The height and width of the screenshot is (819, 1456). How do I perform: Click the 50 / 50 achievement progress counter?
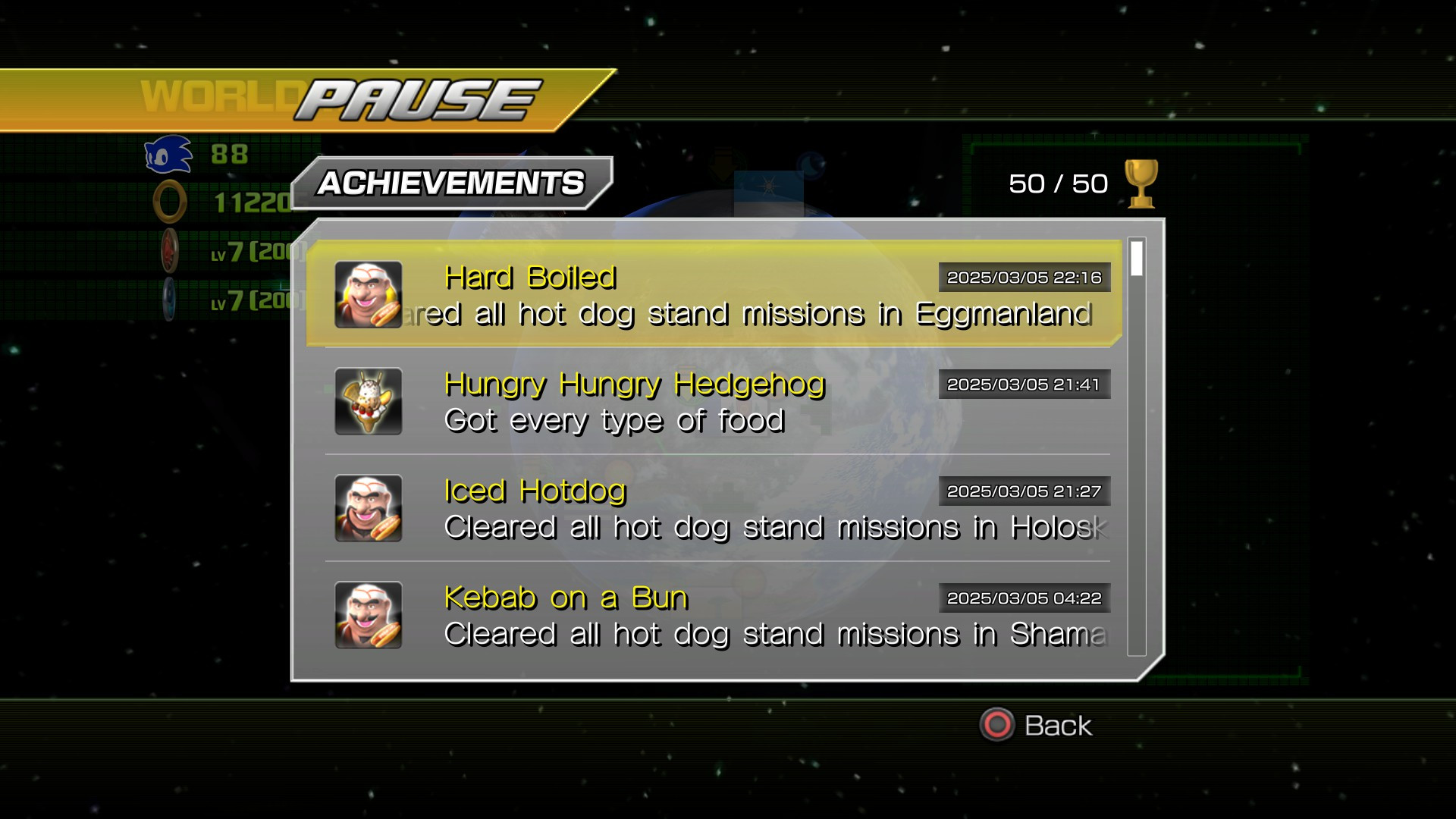click(1058, 182)
